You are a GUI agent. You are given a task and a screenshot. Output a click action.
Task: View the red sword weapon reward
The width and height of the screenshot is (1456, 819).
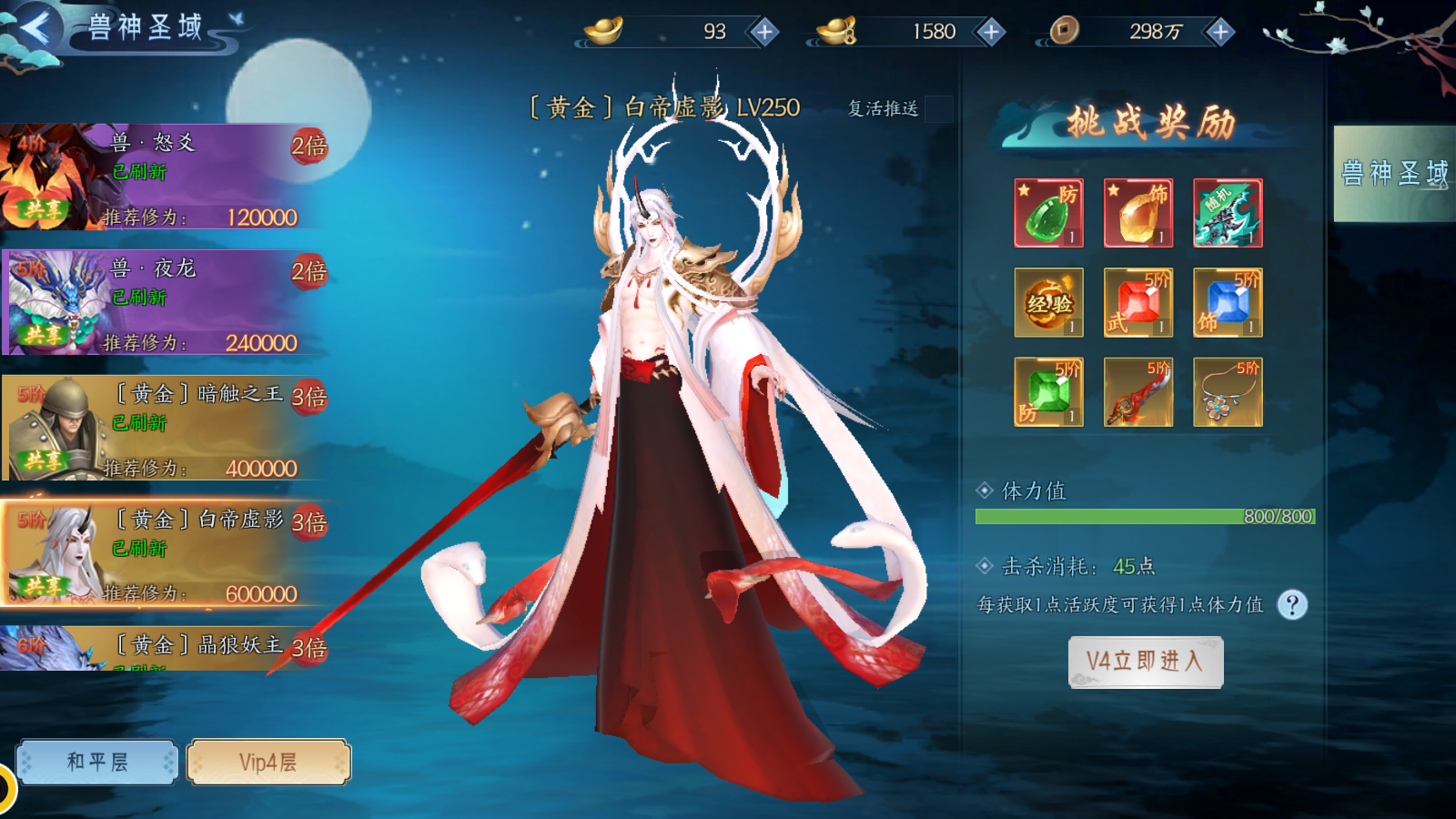pos(1137,392)
